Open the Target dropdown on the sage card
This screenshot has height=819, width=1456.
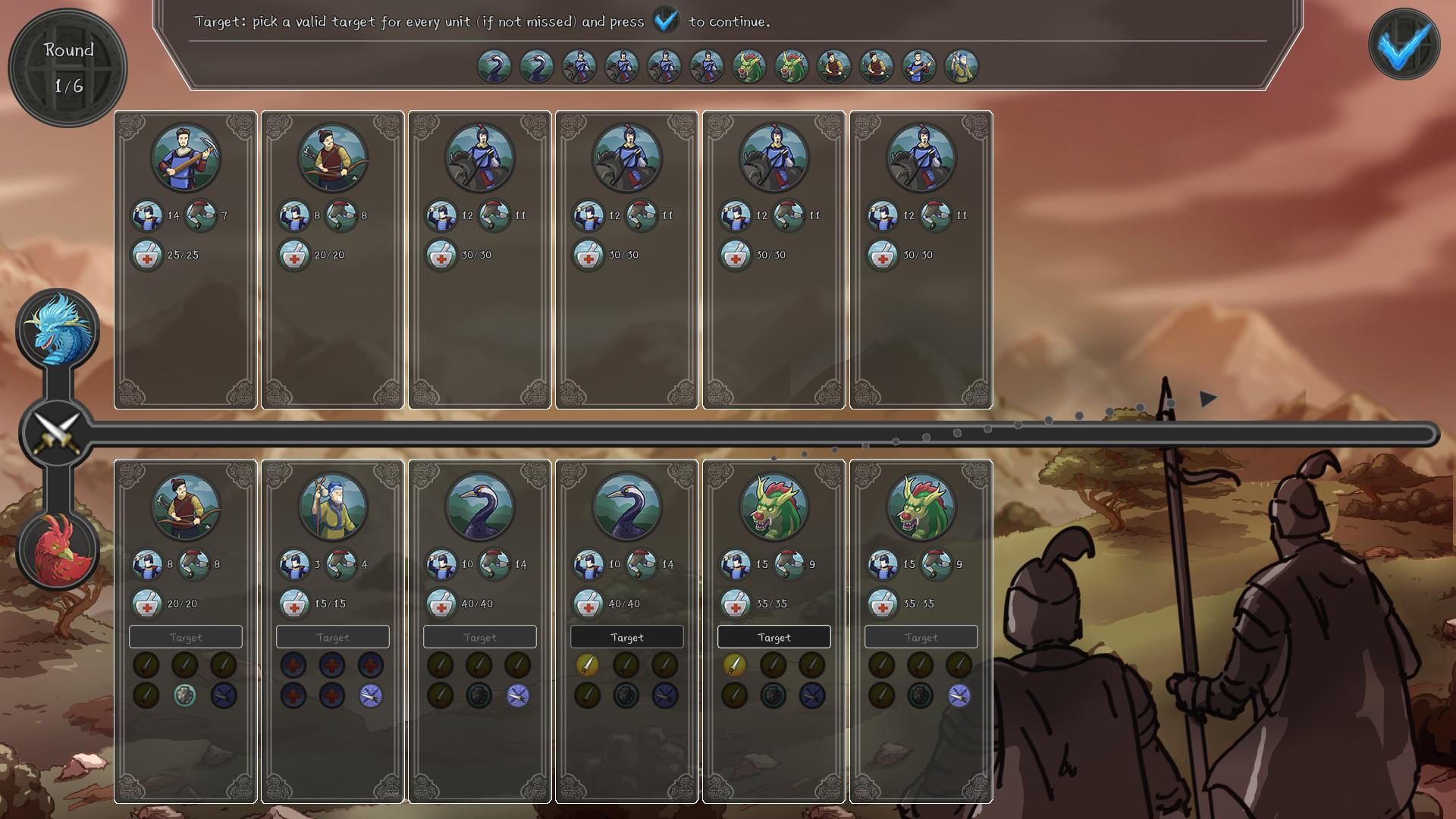tap(331, 637)
